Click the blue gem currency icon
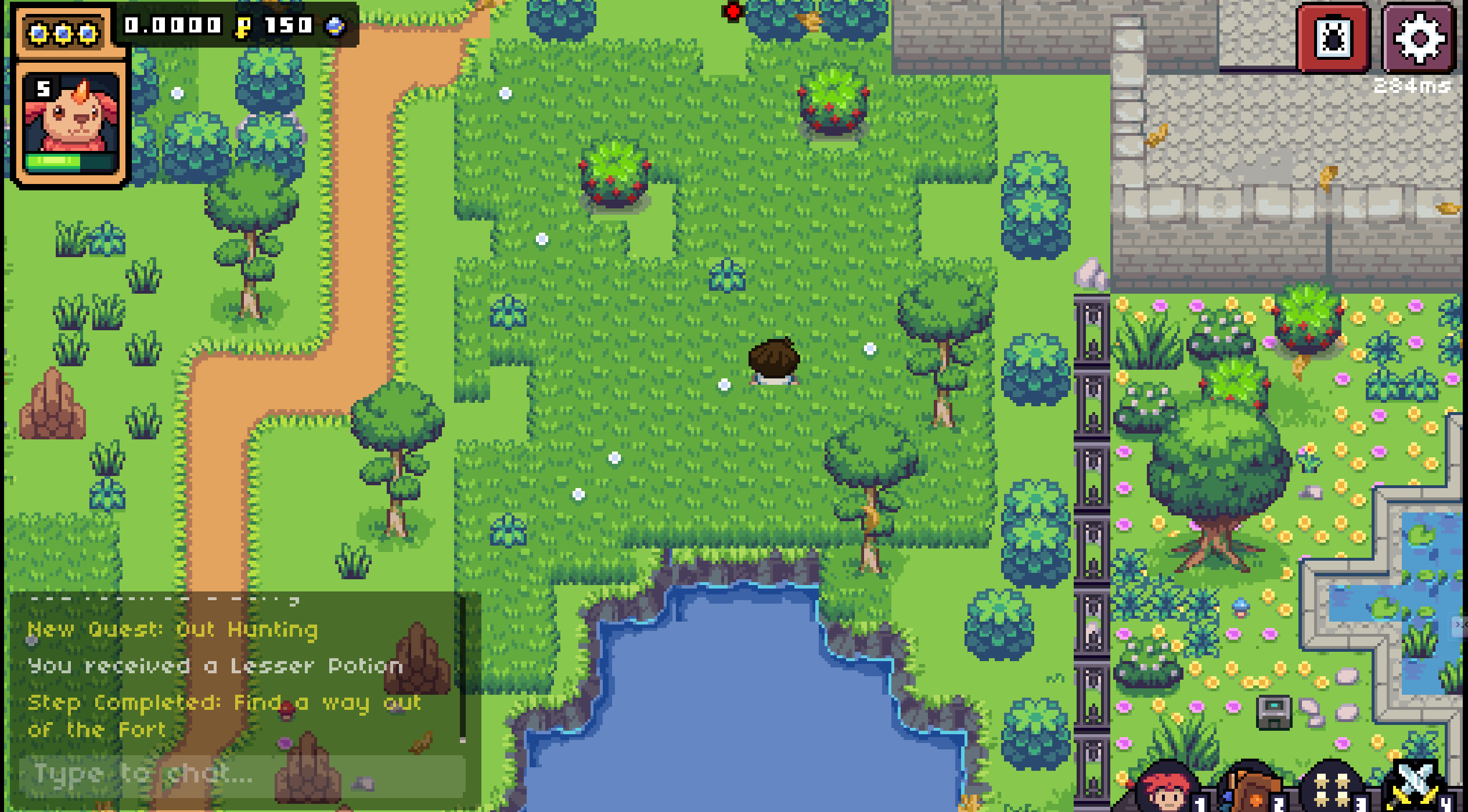Image resolution: width=1468 pixels, height=812 pixels. pyautogui.click(x=336, y=26)
